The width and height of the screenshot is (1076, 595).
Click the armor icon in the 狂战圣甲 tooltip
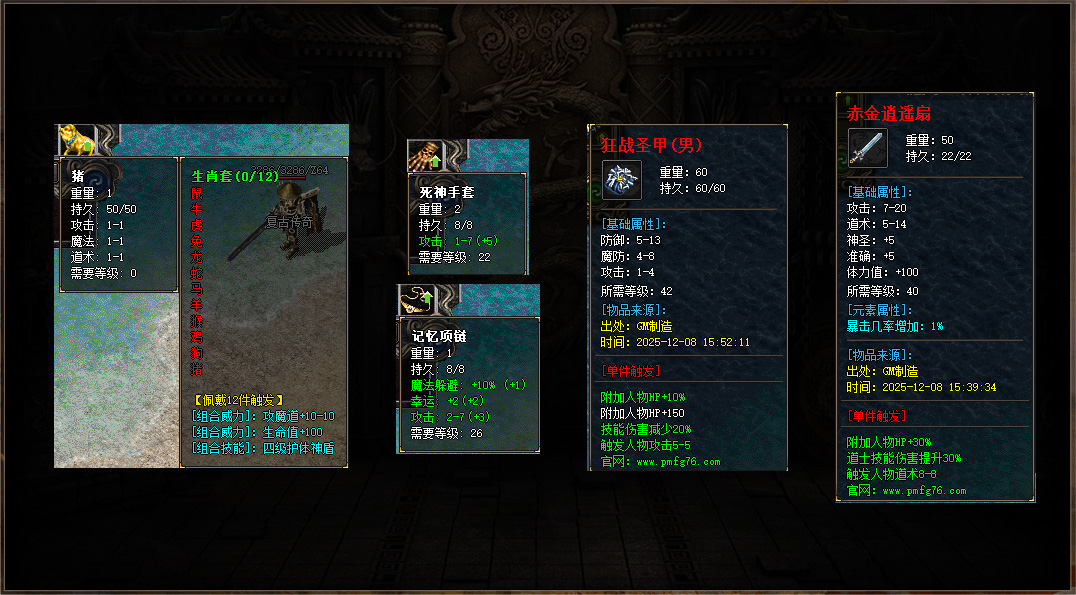click(621, 179)
